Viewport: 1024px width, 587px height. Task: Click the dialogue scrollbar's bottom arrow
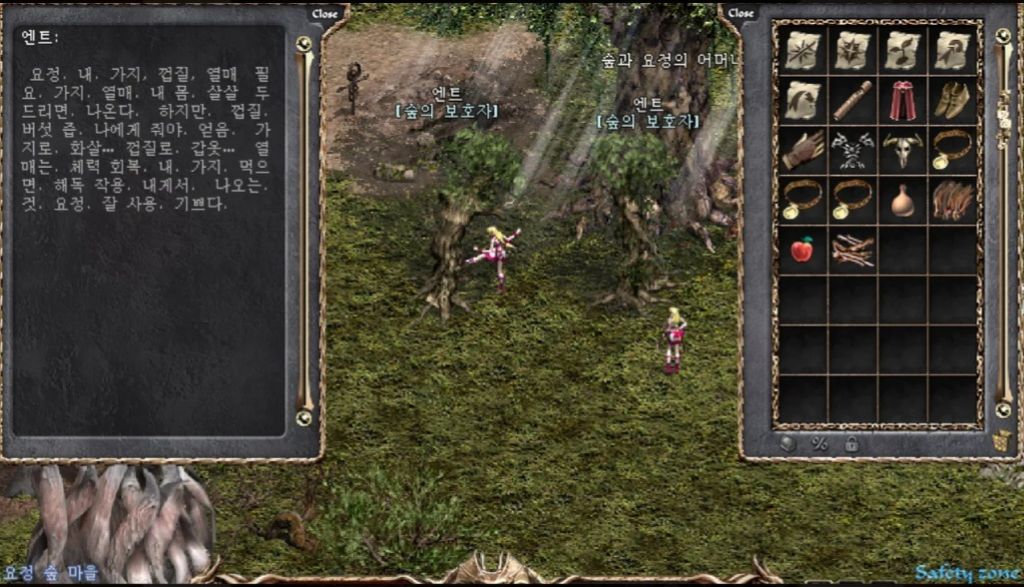click(304, 417)
